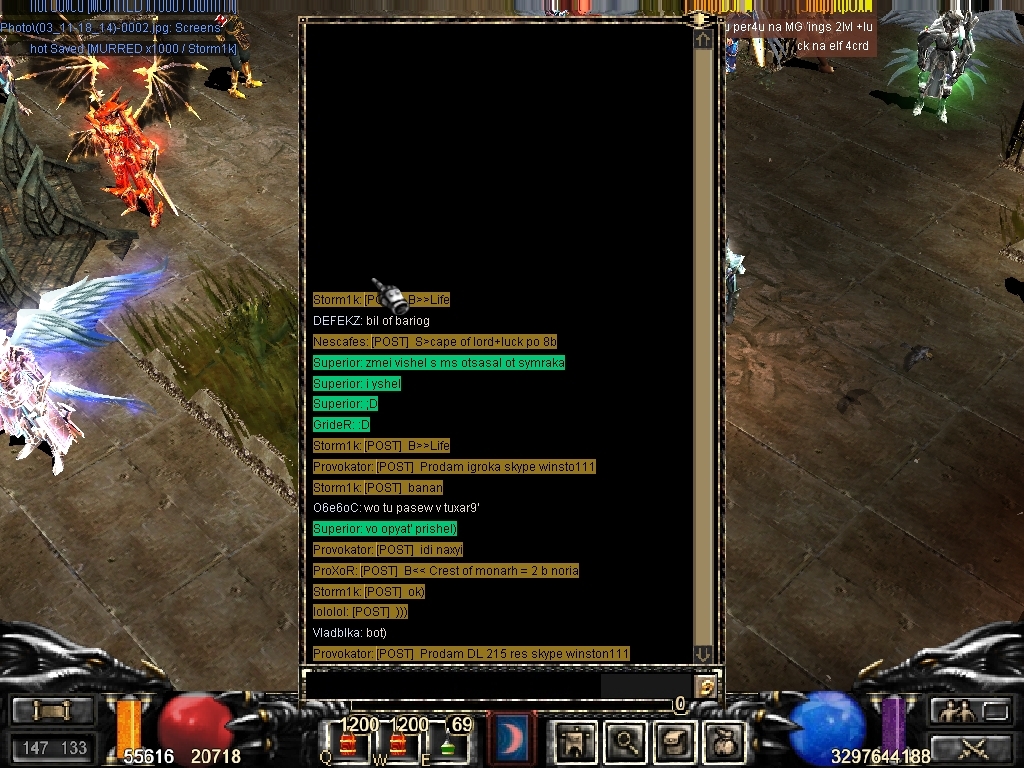
Task: Click the crossed swords button
Action: [x=972, y=747]
